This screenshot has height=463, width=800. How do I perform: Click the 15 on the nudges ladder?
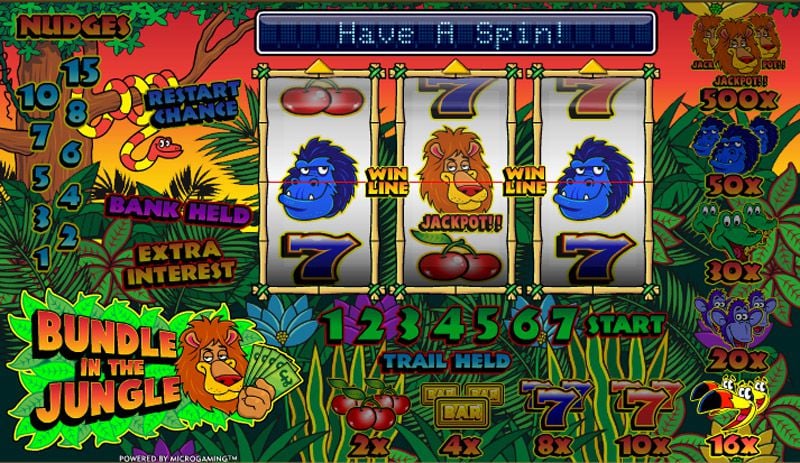[86, 70]
